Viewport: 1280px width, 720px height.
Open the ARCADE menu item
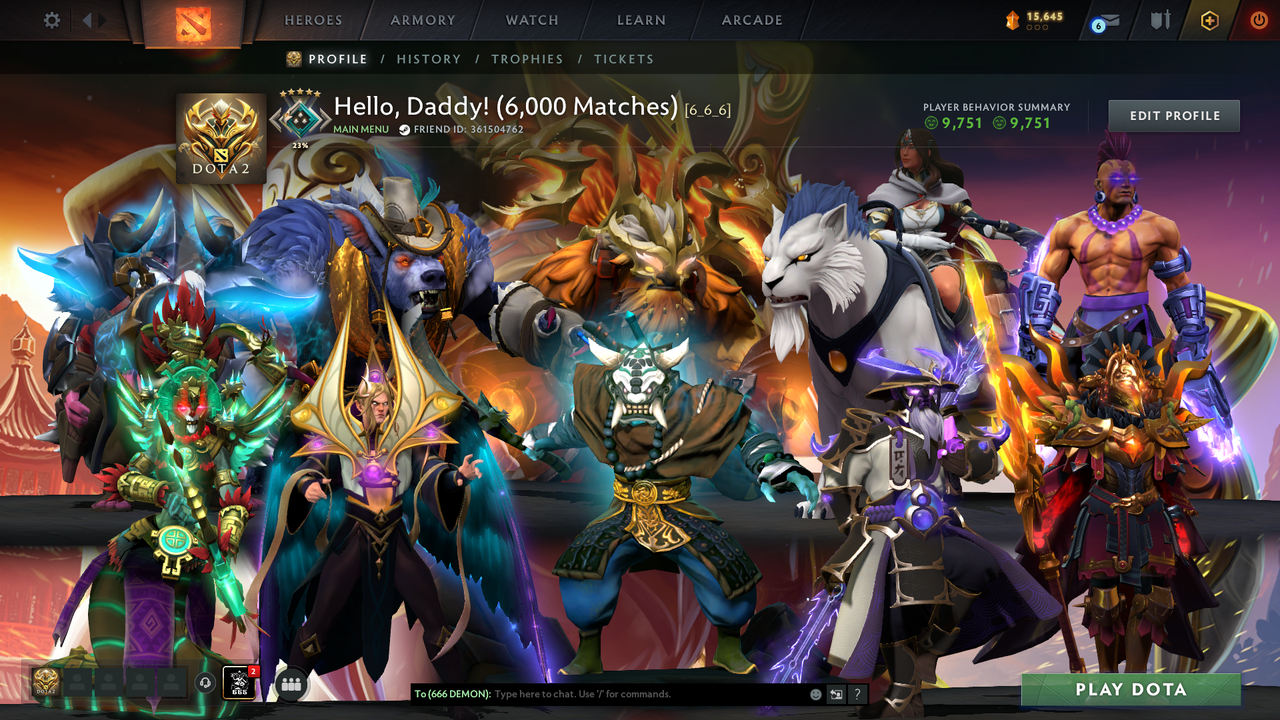coord(751,20)
